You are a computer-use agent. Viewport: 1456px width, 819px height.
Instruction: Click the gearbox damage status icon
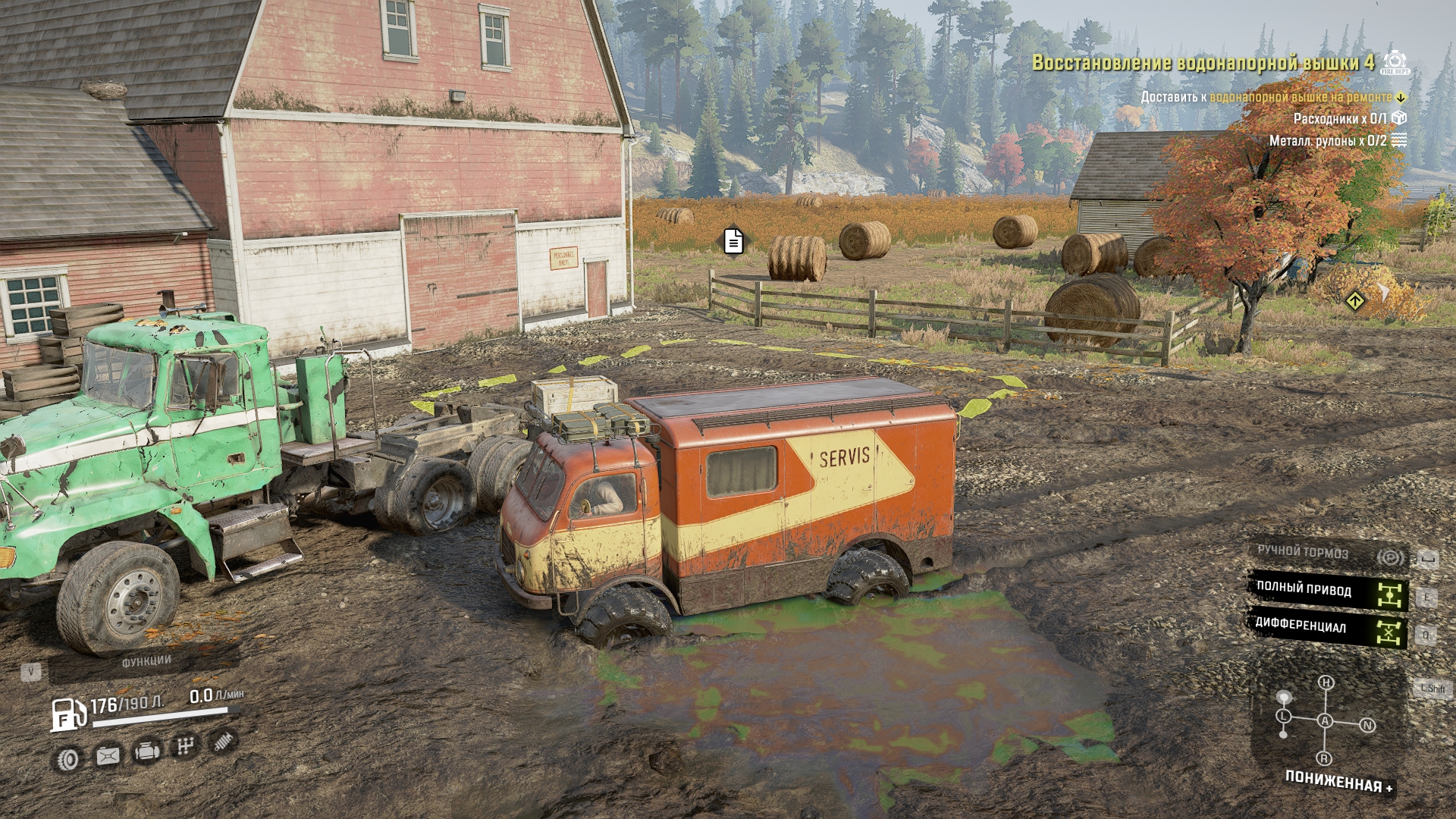click(184, 747)
